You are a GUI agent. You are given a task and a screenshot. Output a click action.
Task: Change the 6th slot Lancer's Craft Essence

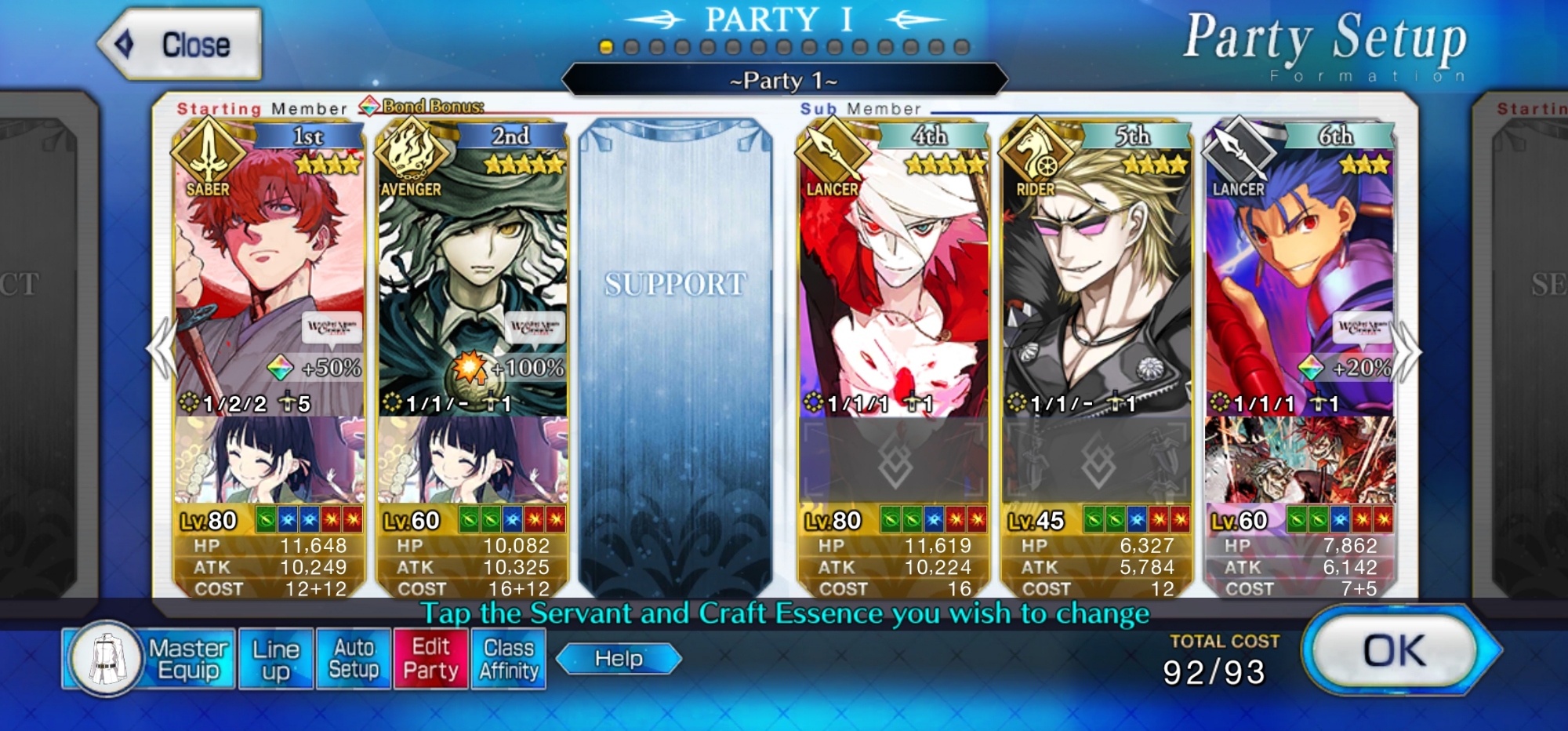click(x=1299, y=460)
